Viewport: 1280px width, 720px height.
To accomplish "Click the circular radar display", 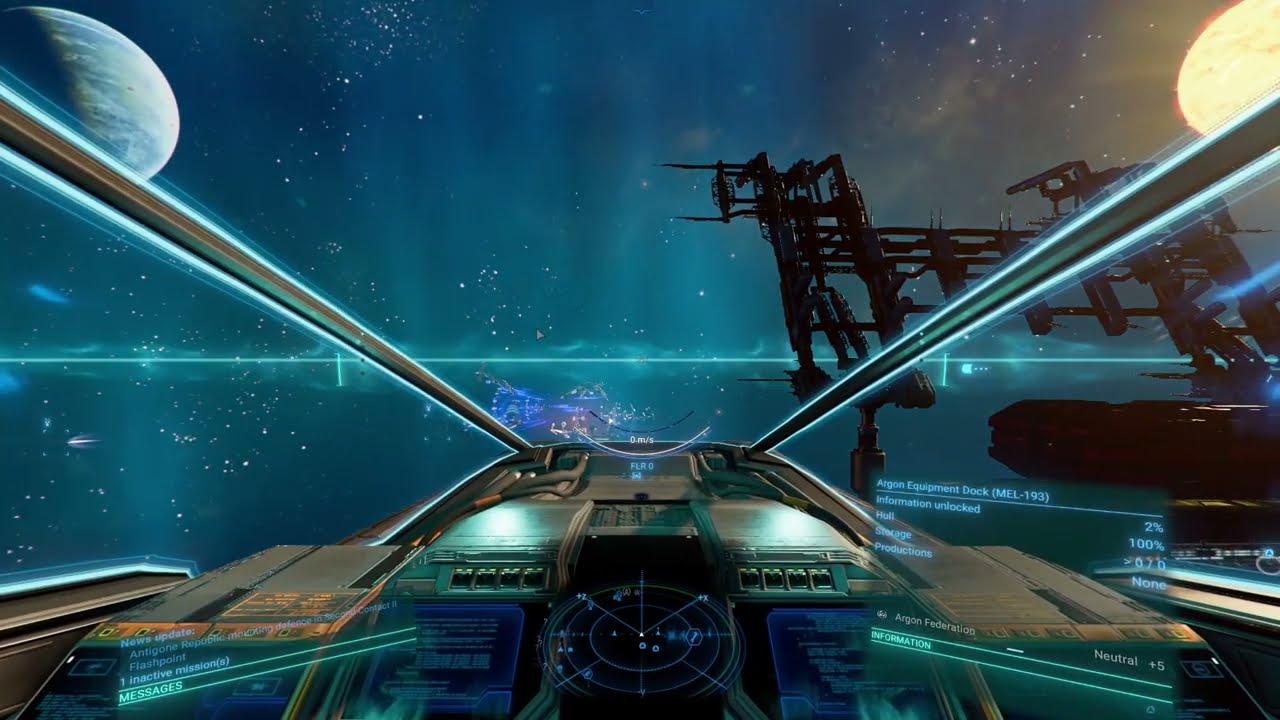I will [x=641, y=639].
